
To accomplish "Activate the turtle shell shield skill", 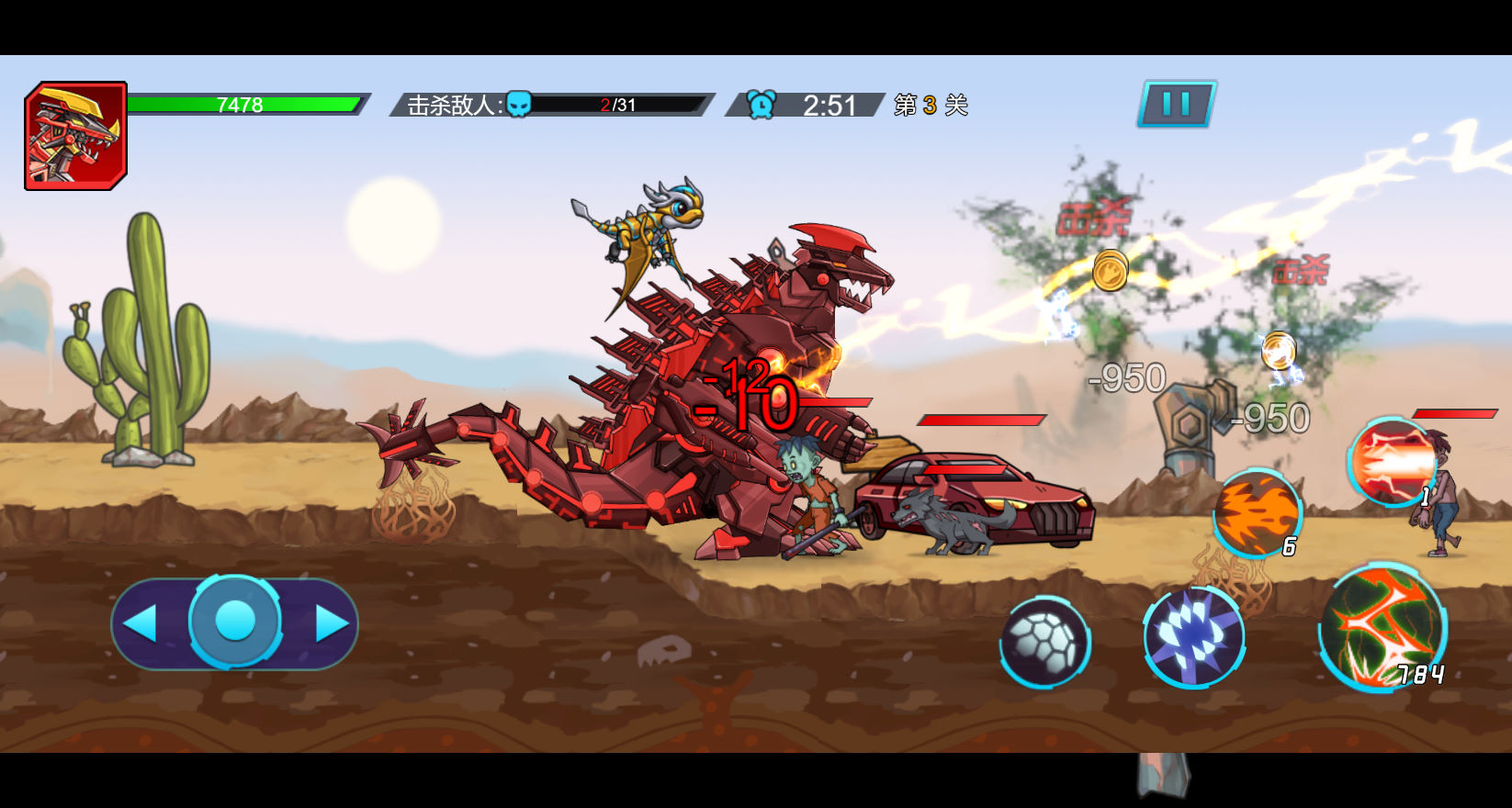I will click(x=1045, y=642).
